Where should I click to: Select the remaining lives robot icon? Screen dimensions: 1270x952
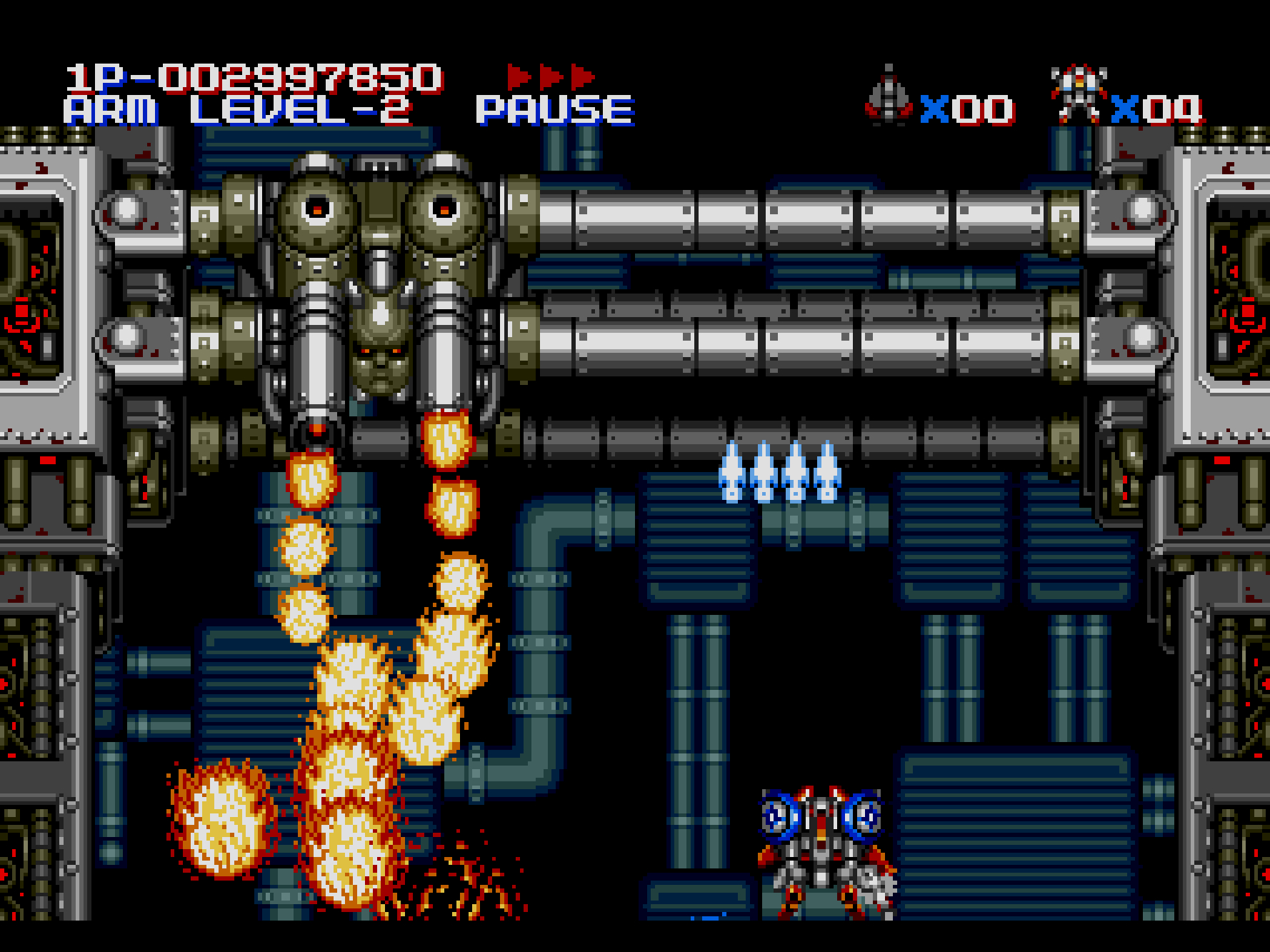coord(1079,93)
